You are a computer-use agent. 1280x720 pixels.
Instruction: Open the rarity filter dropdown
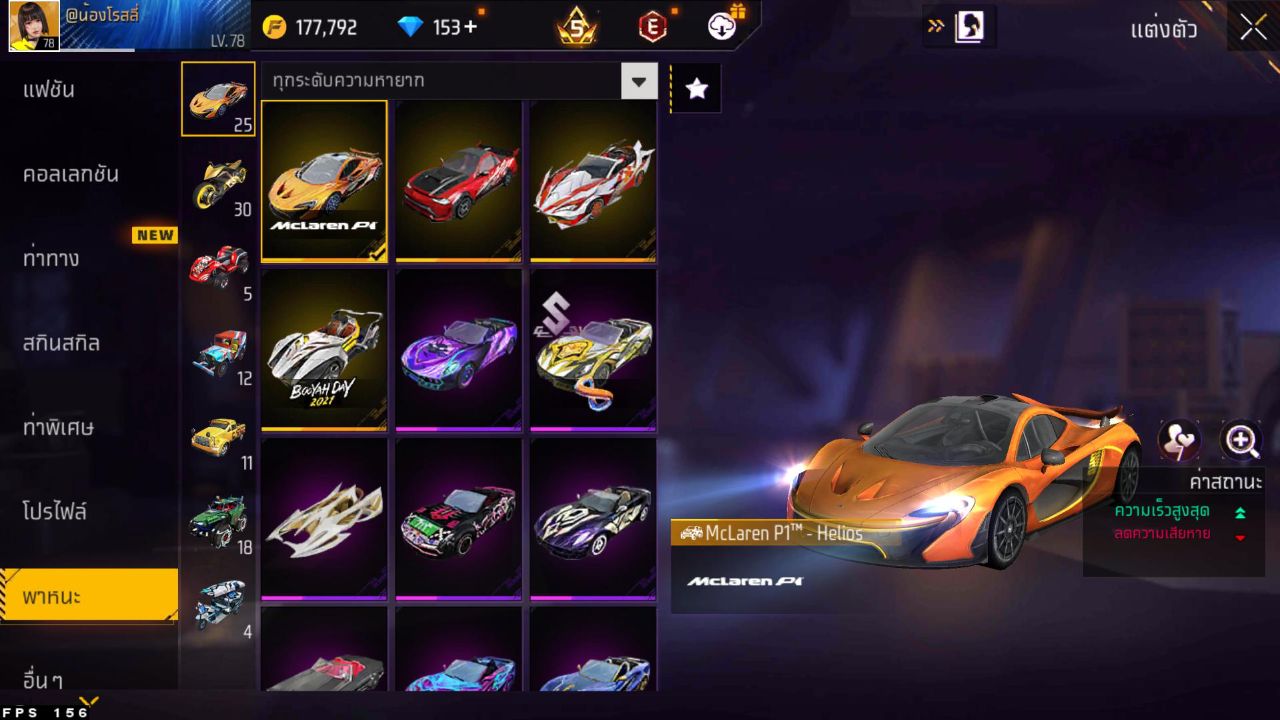pos(639,82)
